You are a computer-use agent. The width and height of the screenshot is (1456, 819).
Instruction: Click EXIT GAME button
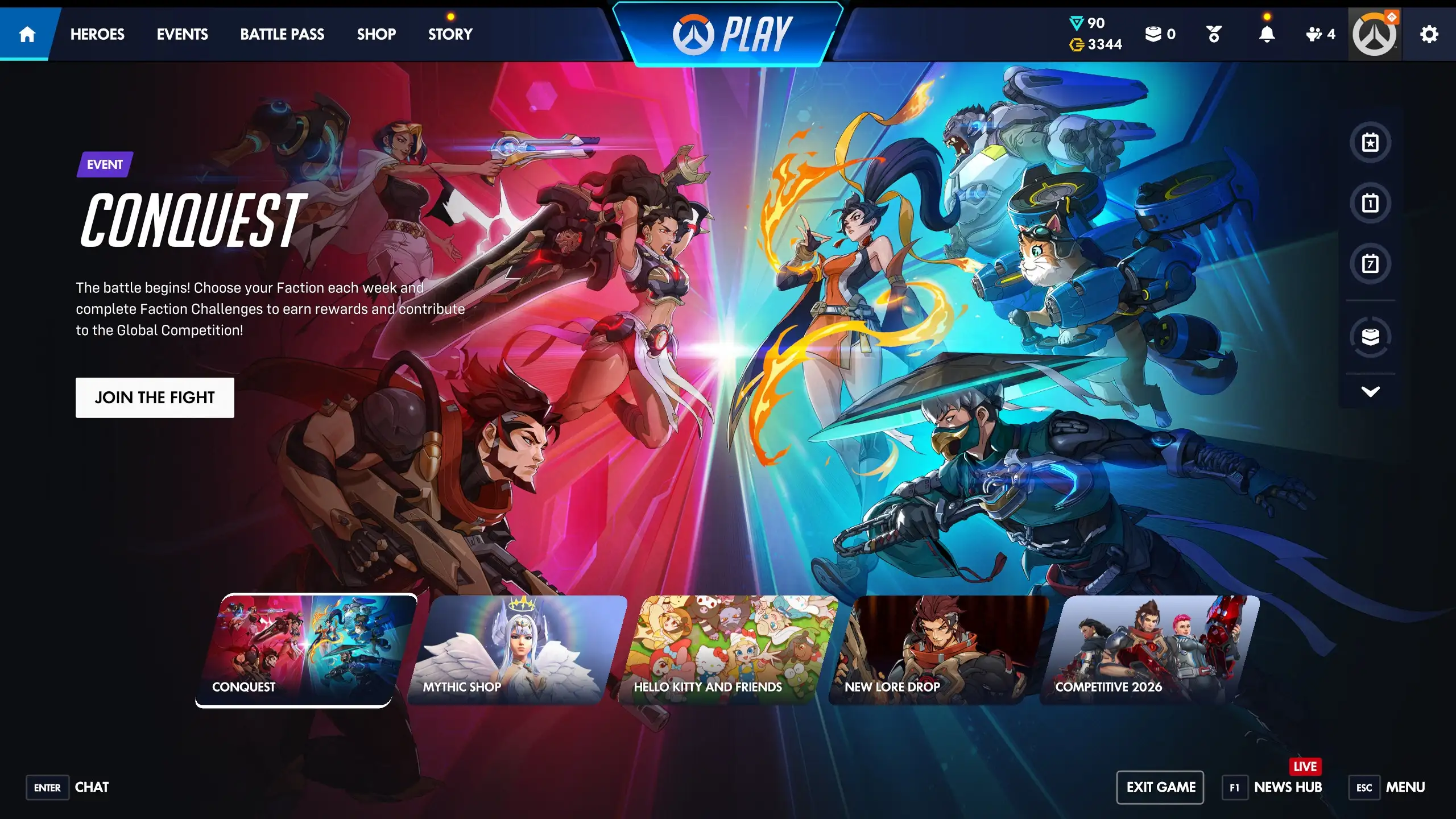pyautogui.click(x=1161, y=787)
